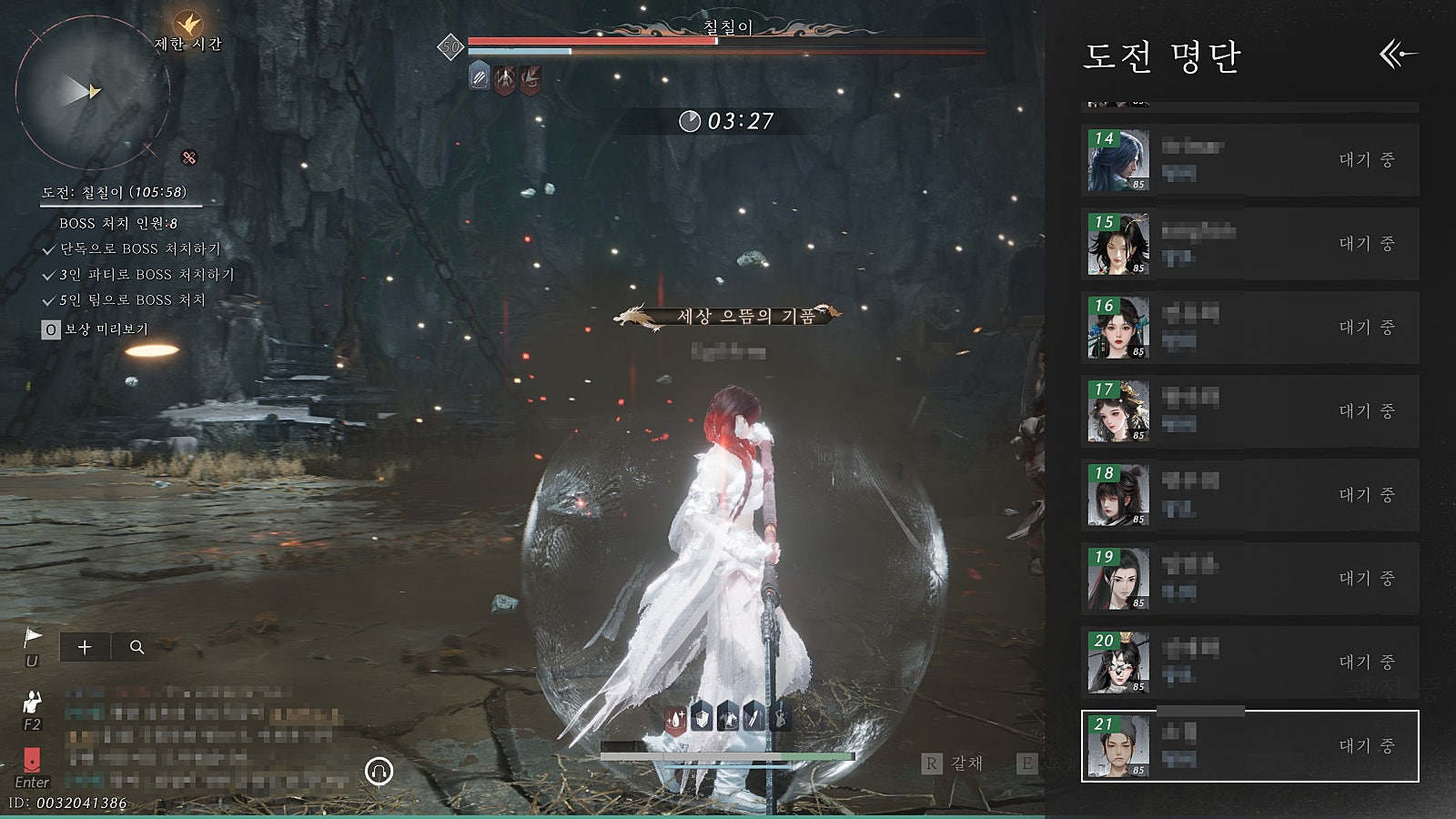1456x819 pixels.
Task: Choose challenger row number 19
Action: point(1249,579)
